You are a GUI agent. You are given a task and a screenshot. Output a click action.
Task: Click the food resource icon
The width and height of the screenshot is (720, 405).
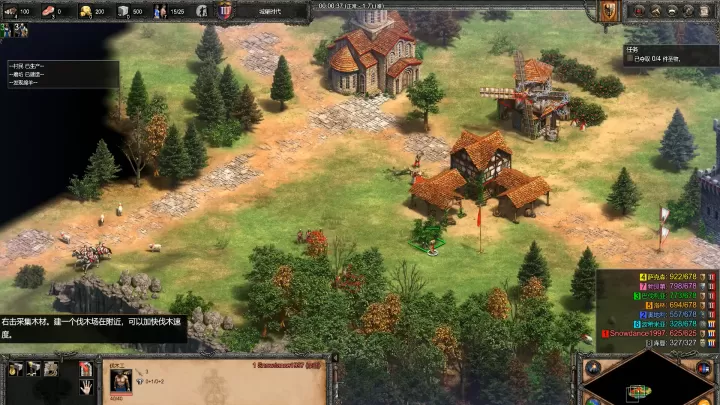(x=47, y=11)
